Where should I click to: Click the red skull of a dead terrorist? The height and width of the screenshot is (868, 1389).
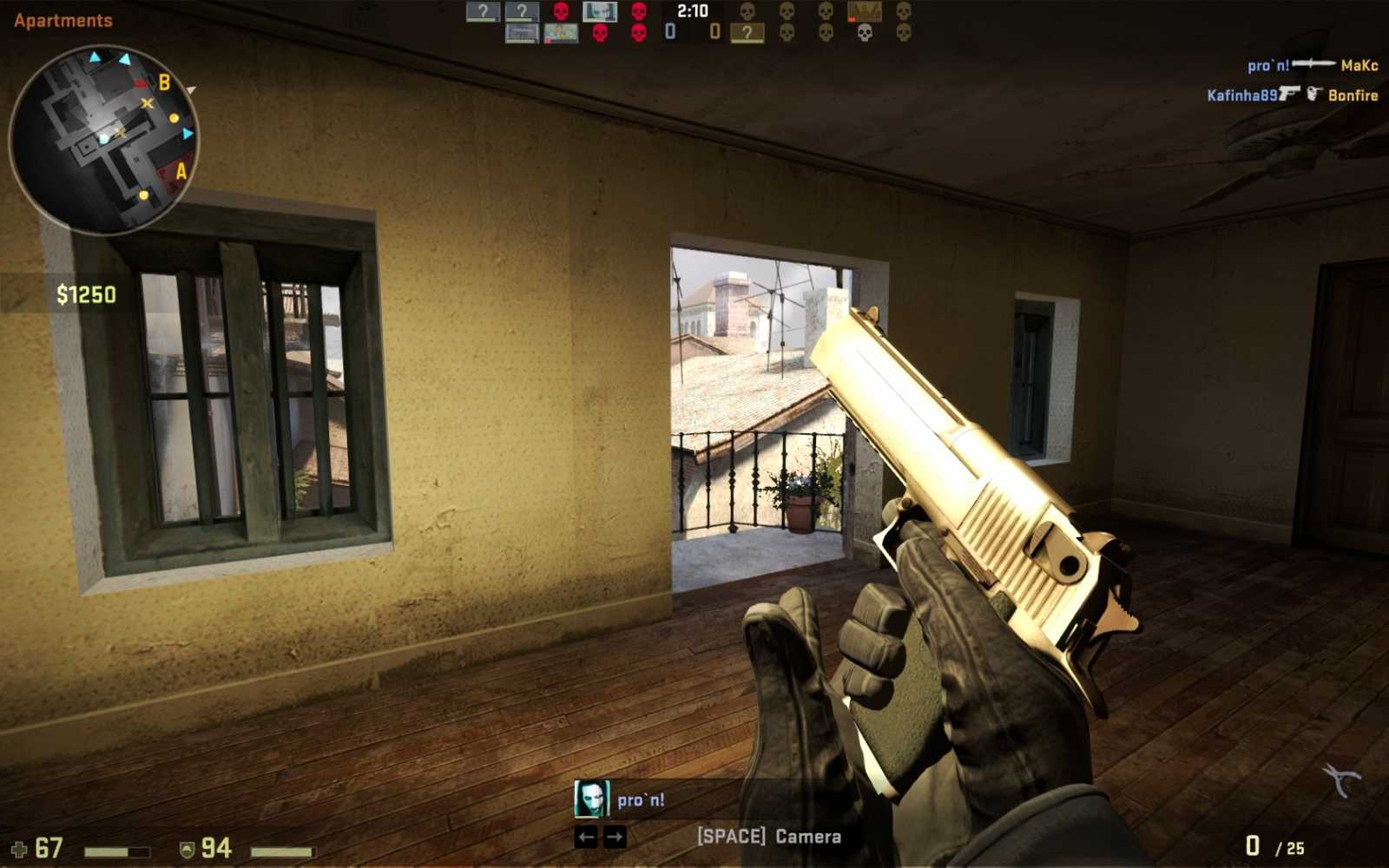click(560, 12)
